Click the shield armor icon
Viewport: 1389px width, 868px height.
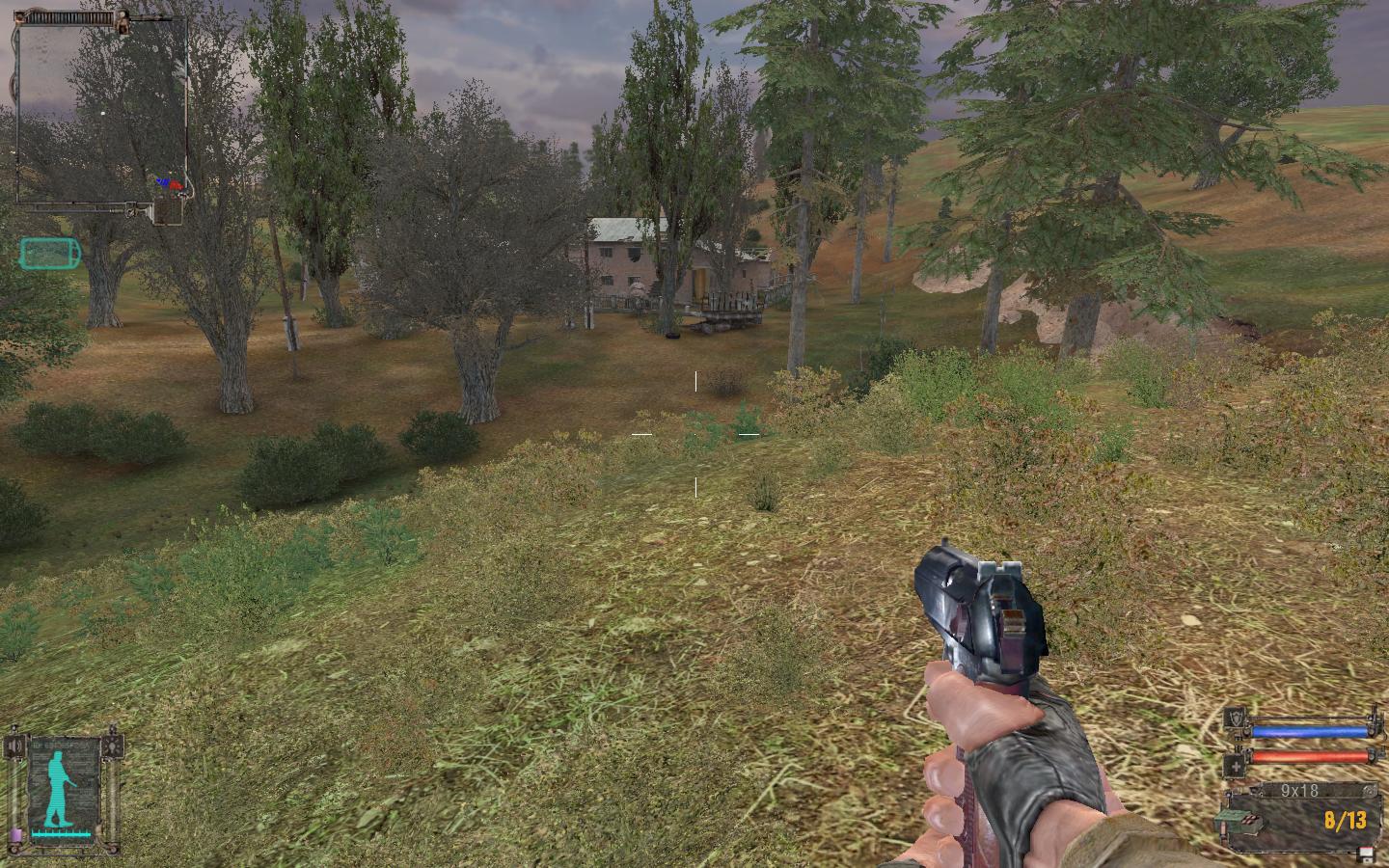pyautogui.click(x=1236, y=717)
